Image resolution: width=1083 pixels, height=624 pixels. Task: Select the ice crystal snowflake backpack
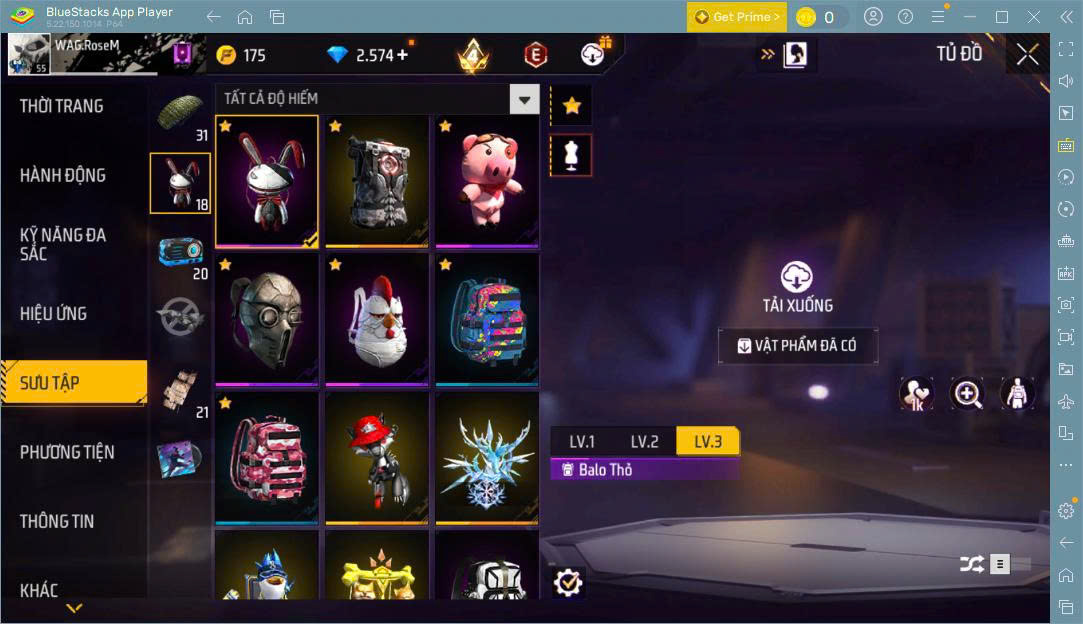click(x=487, y=457)
